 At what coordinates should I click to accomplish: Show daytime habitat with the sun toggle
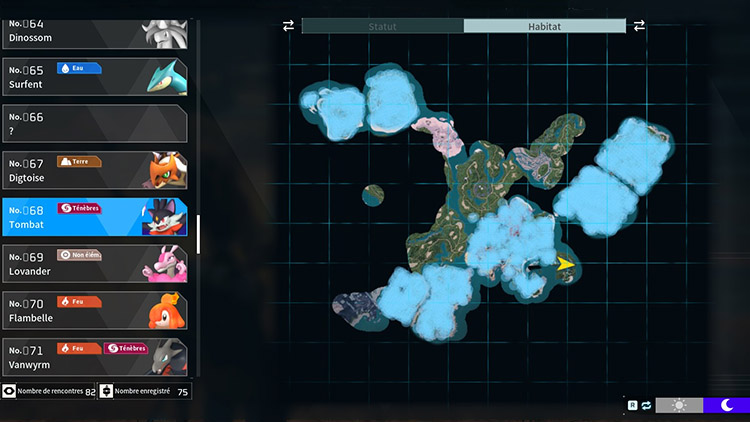point(679,405)
